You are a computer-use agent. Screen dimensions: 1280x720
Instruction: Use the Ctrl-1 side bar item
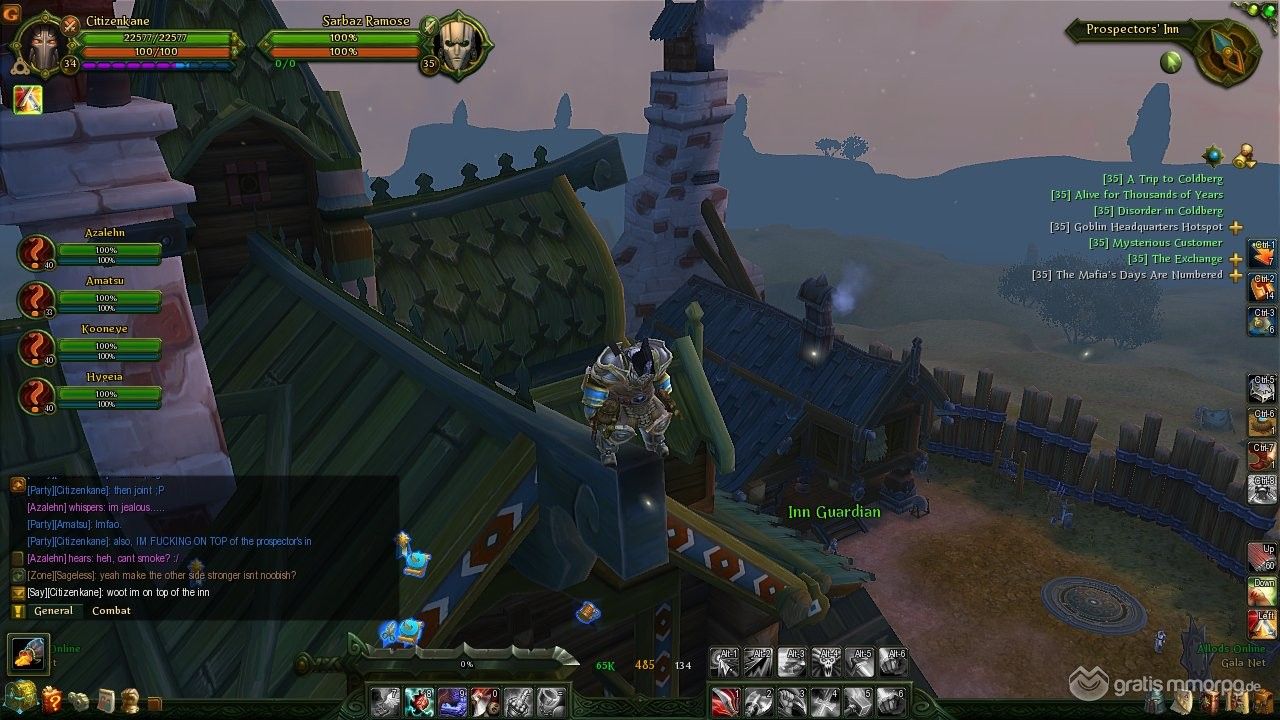[x=1262, y=254]
